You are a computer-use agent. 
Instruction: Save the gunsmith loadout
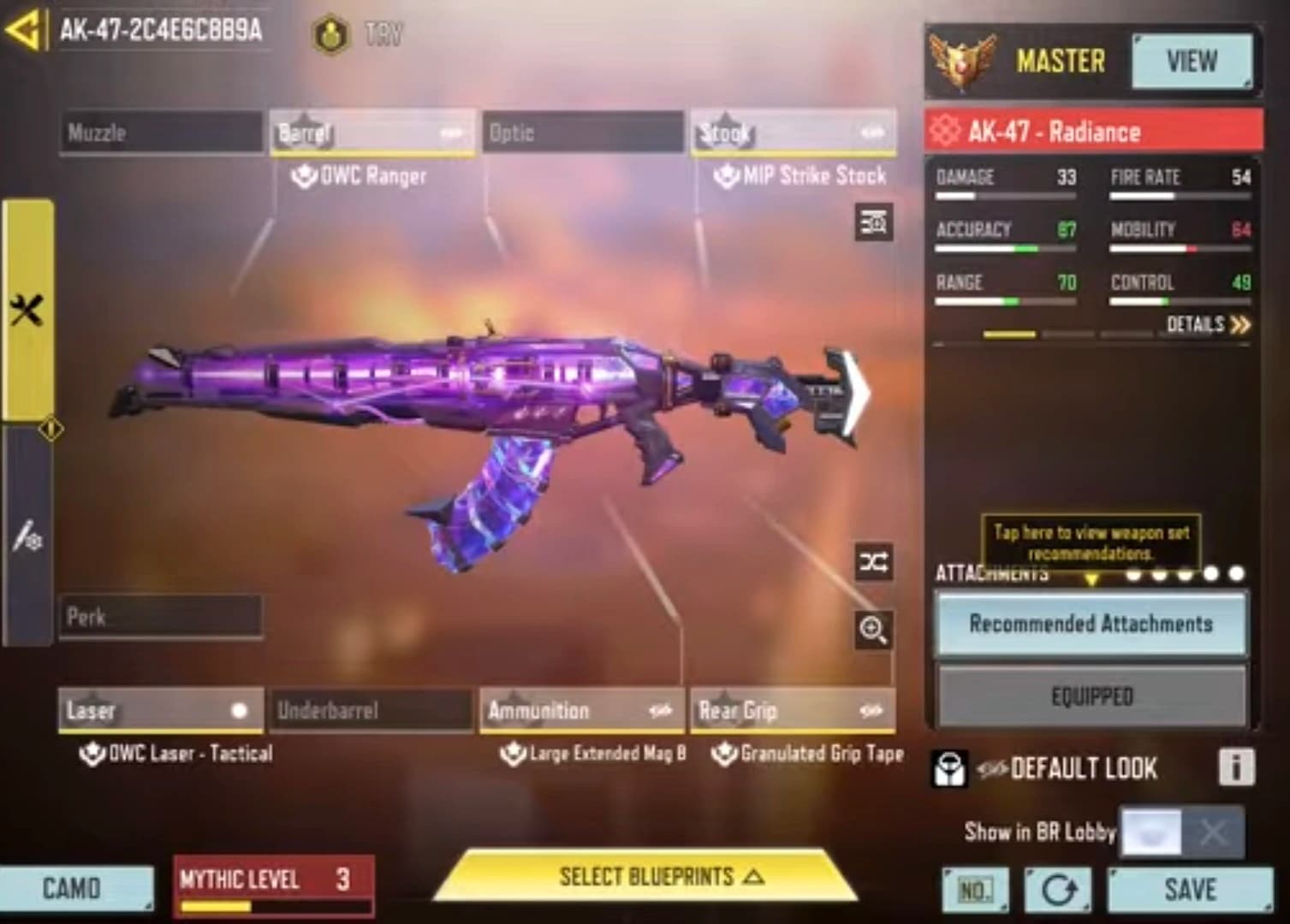coord(1189,890)
